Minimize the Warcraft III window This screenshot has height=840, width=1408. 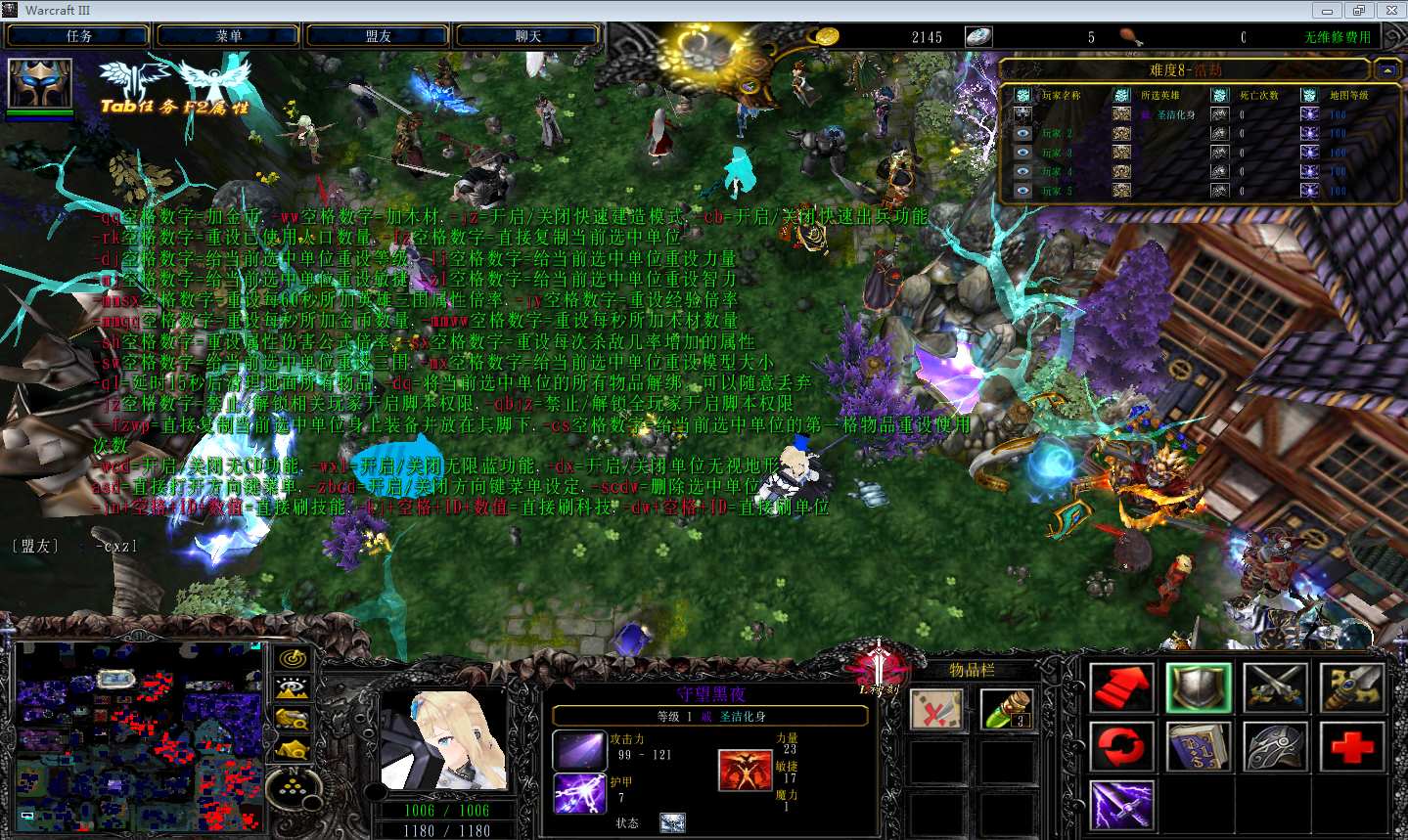[x=1327, y=11]
